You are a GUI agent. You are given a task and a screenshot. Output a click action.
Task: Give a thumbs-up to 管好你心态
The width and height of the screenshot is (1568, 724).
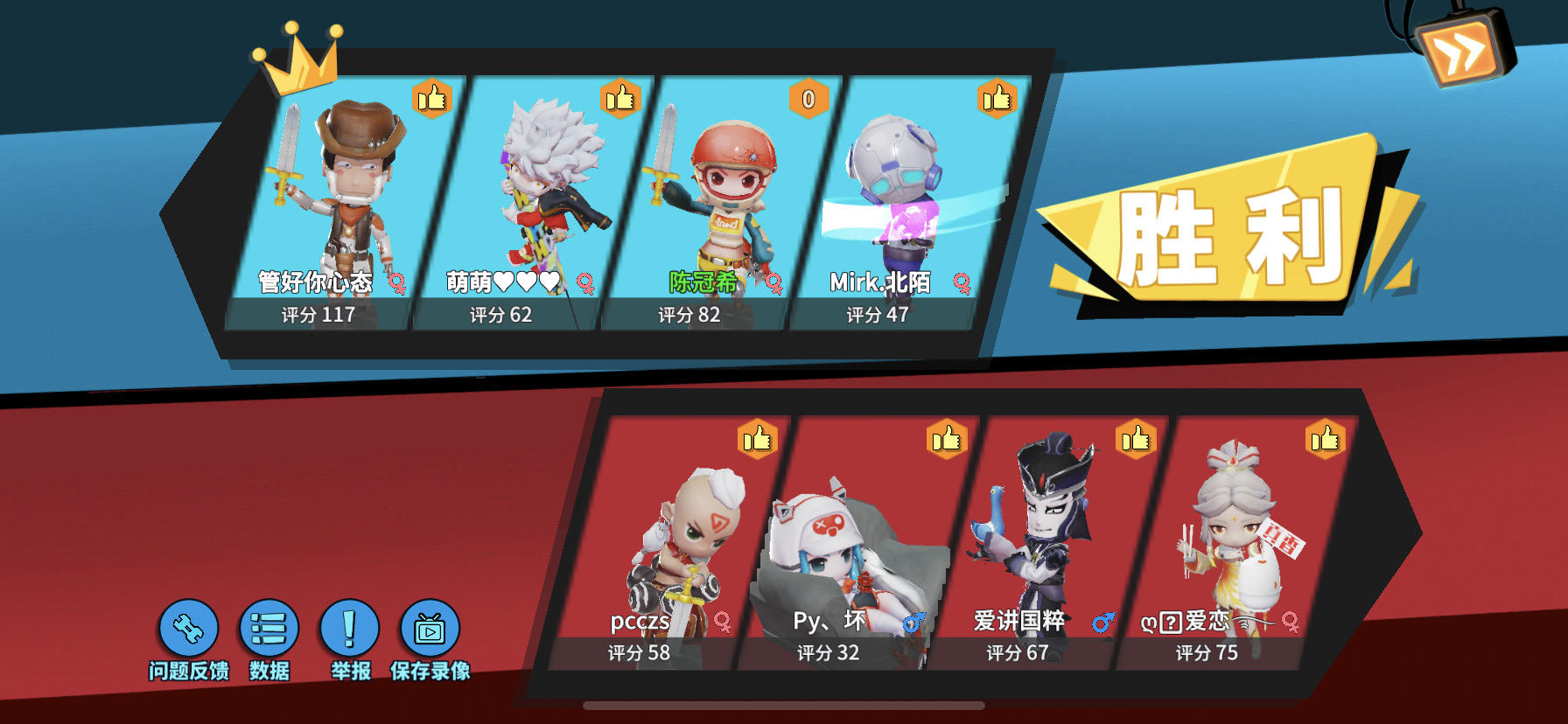431,100
